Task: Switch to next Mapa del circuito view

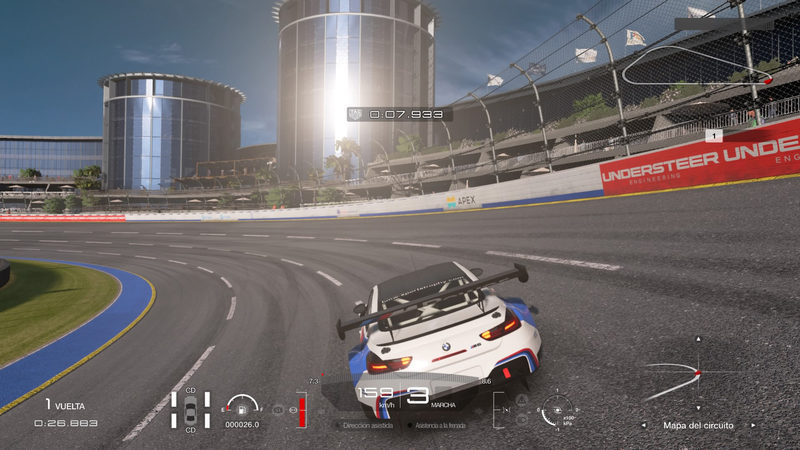Action: pyautogui.click(x=753, y=425)
